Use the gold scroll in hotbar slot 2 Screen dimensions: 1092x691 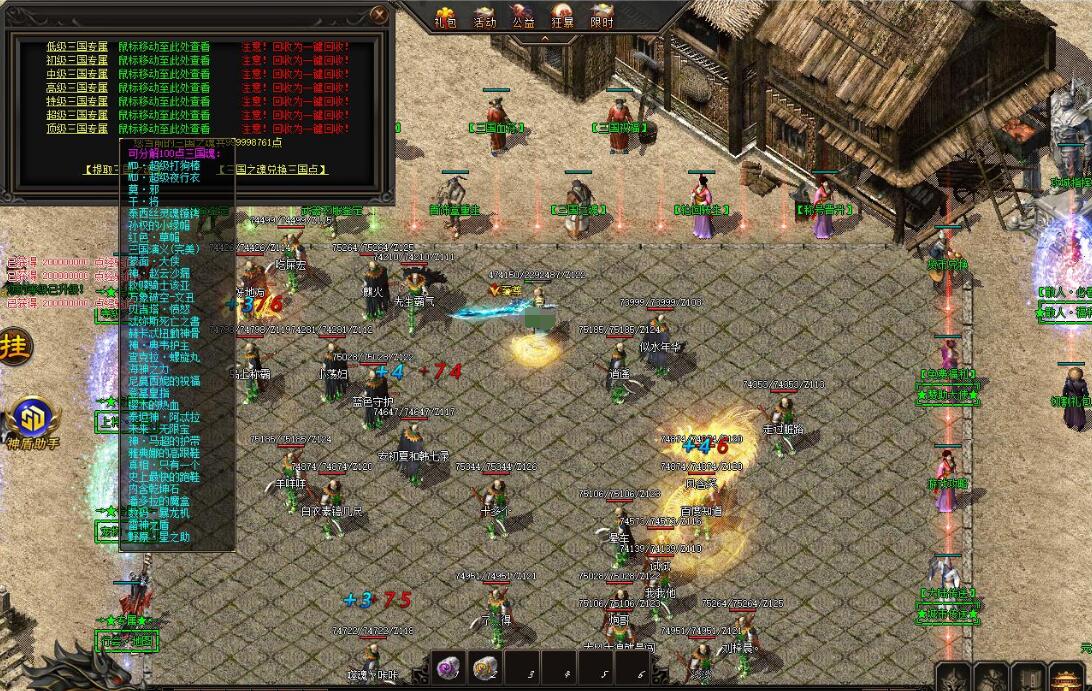click(485, 667)
